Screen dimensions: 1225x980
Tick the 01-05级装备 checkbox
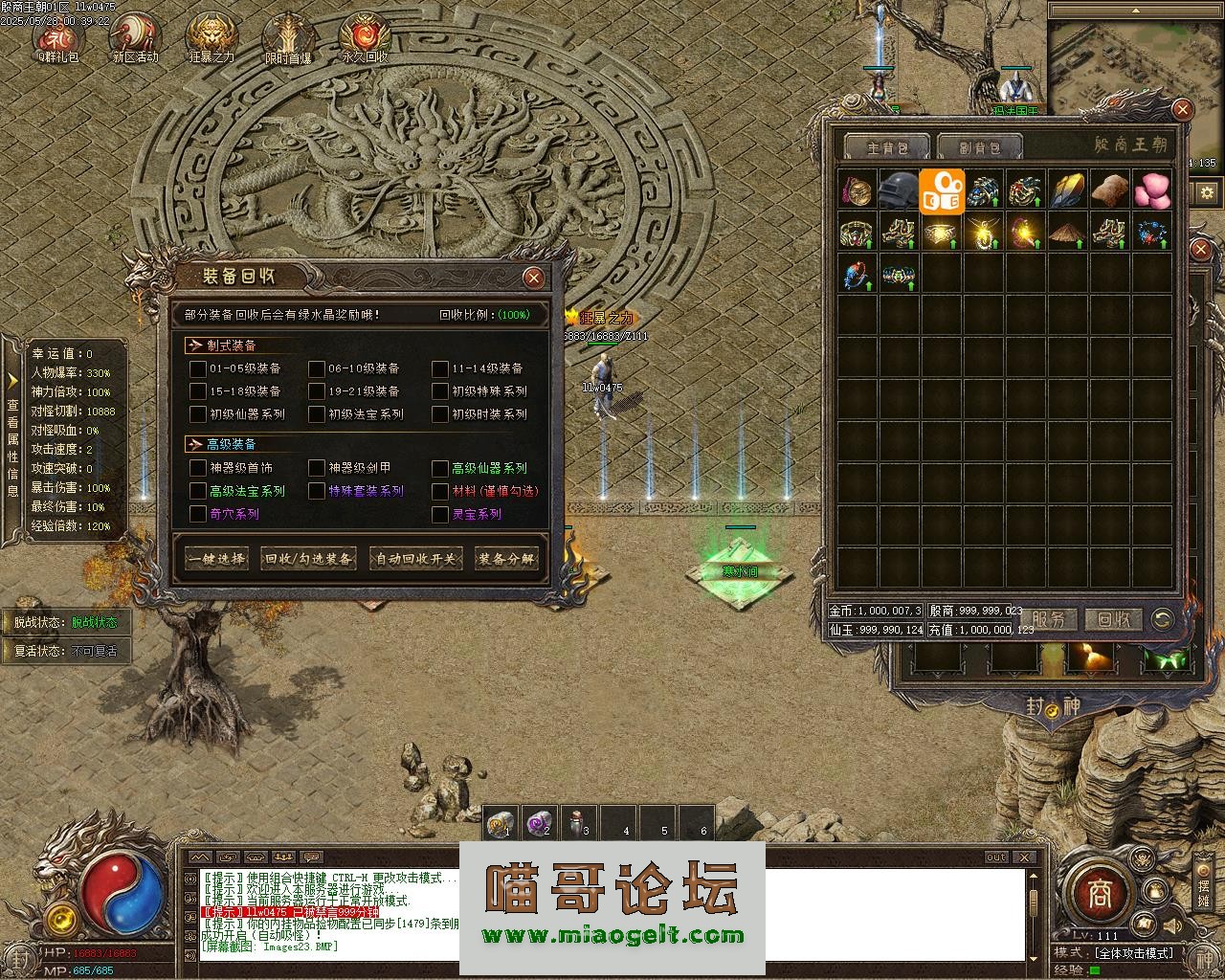pyautogui.click(x=198, y=368)
